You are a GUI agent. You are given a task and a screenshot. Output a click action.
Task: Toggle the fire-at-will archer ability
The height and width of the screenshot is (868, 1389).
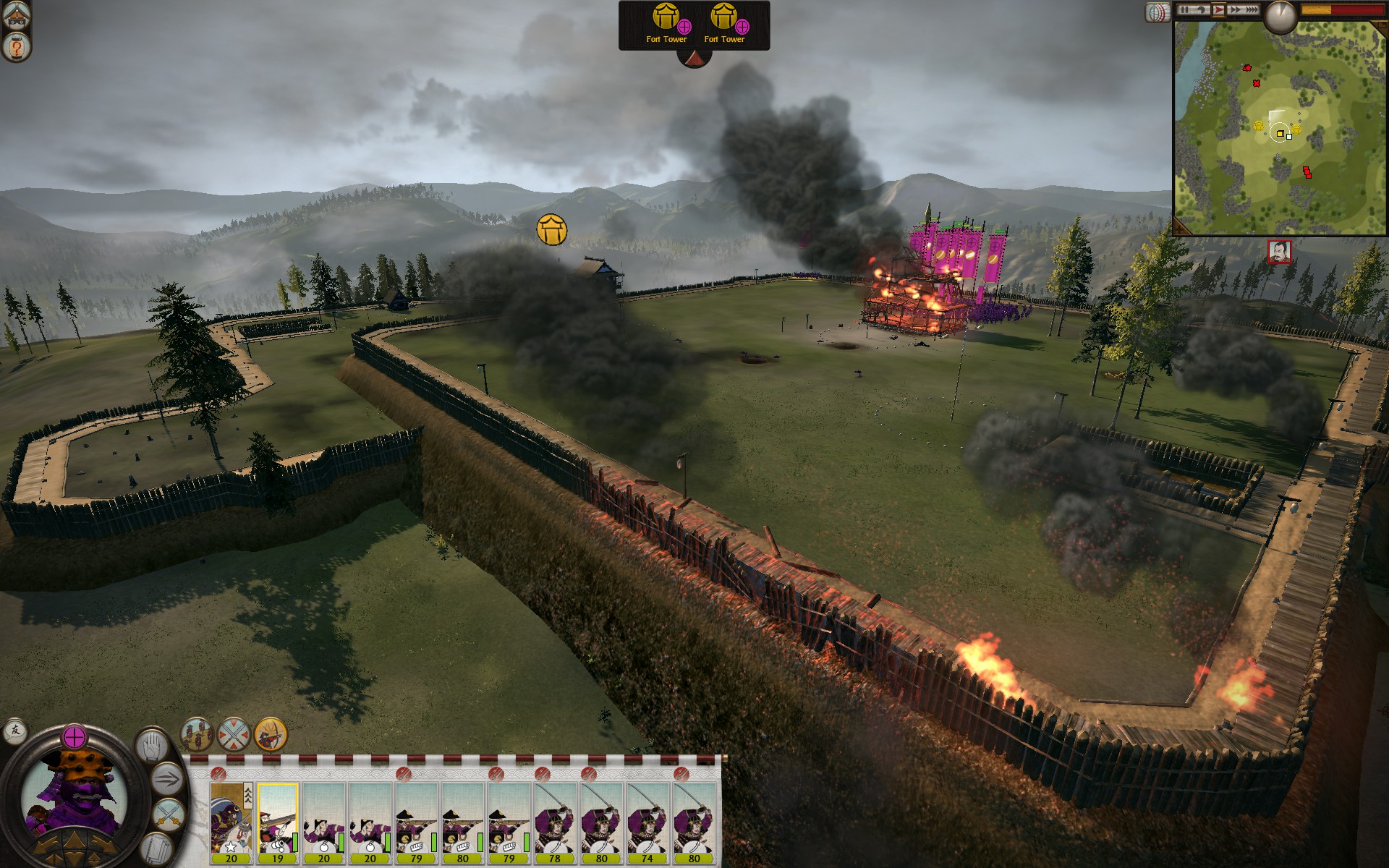[x=271, y=734]
